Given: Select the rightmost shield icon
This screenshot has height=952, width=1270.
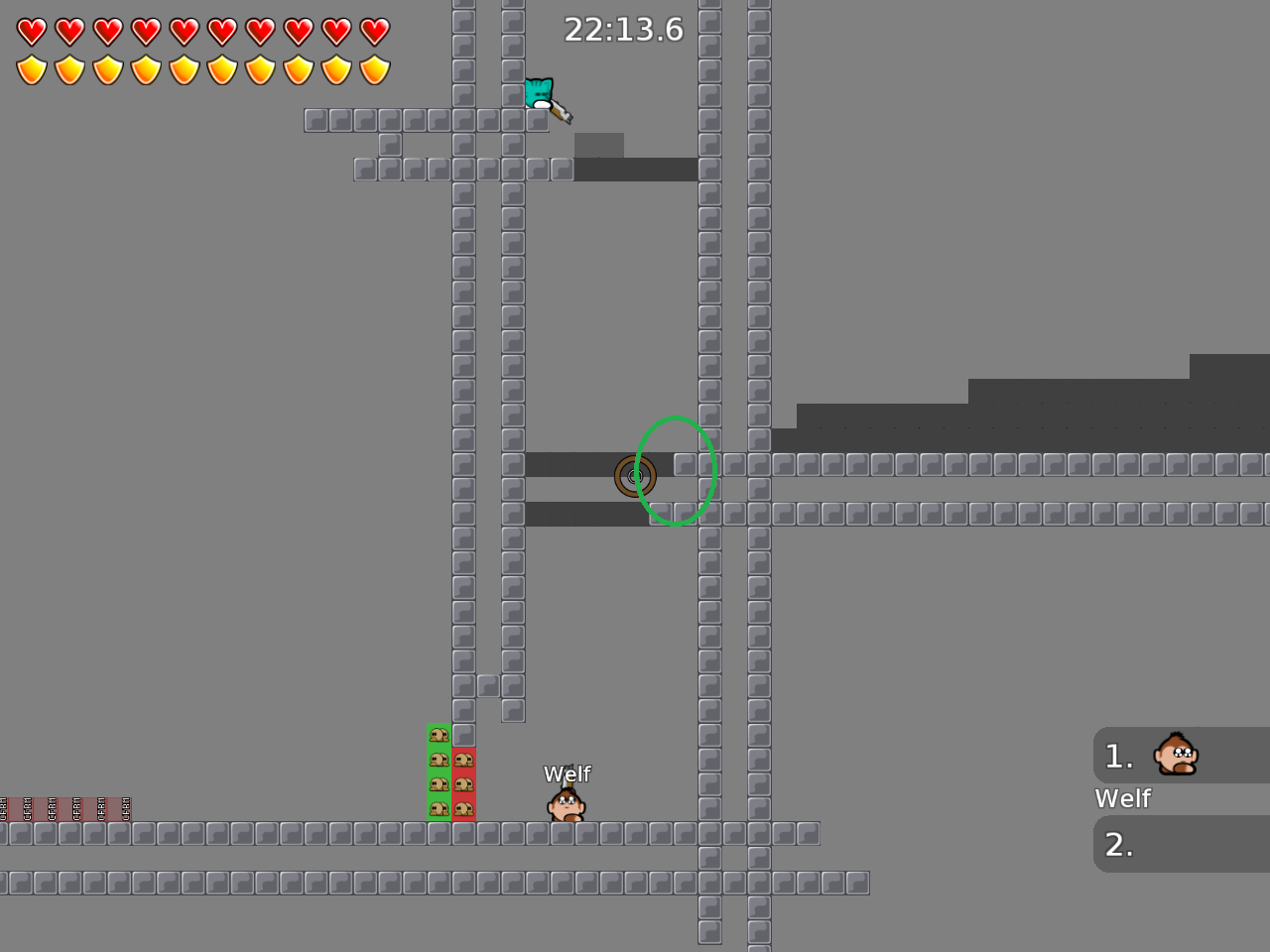Looking at the screenshot, I should [375, 69].
